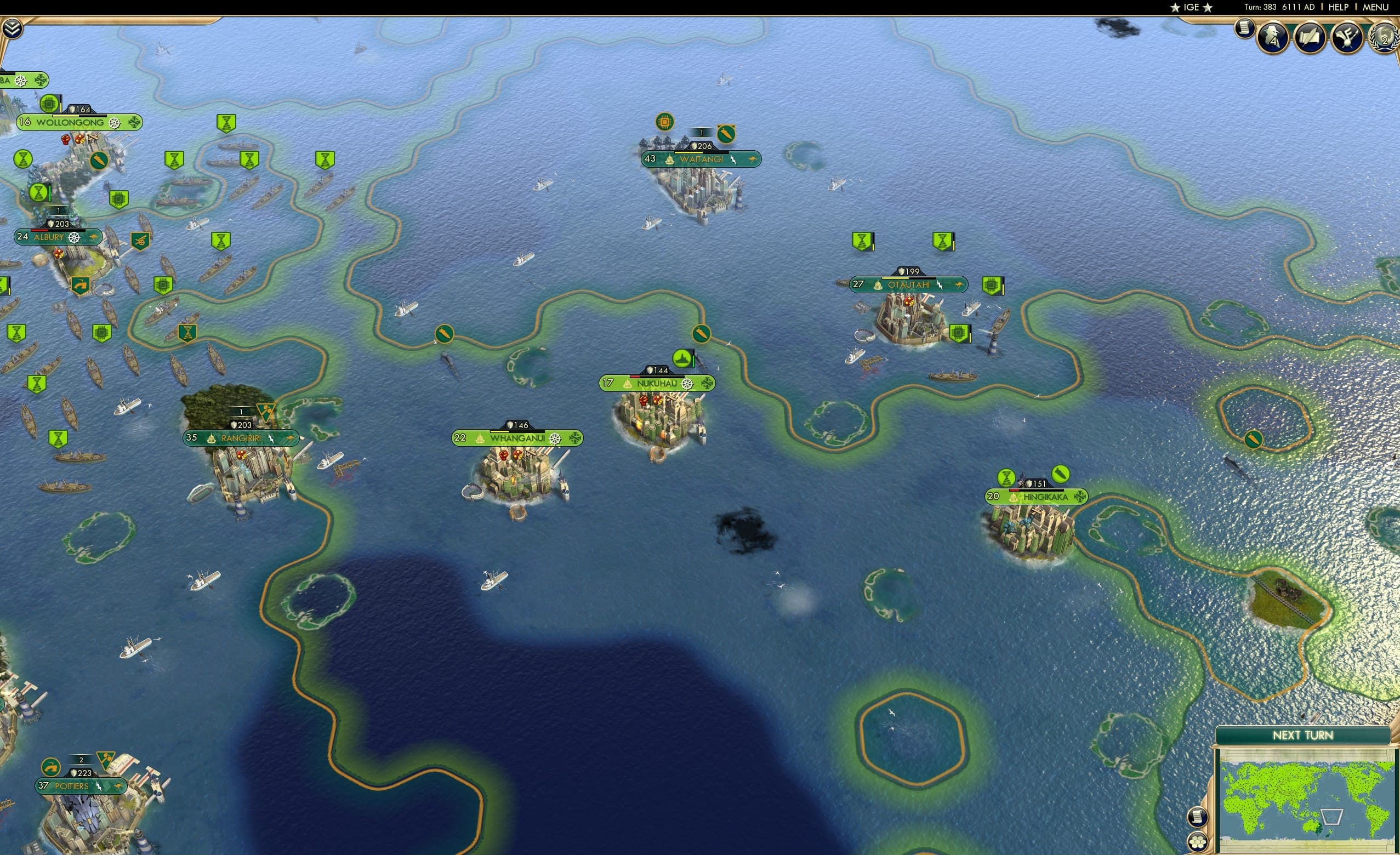Open the Great Work of Music notification icon
This screenshot has height=855, width=1400.
click(1347, 37)
